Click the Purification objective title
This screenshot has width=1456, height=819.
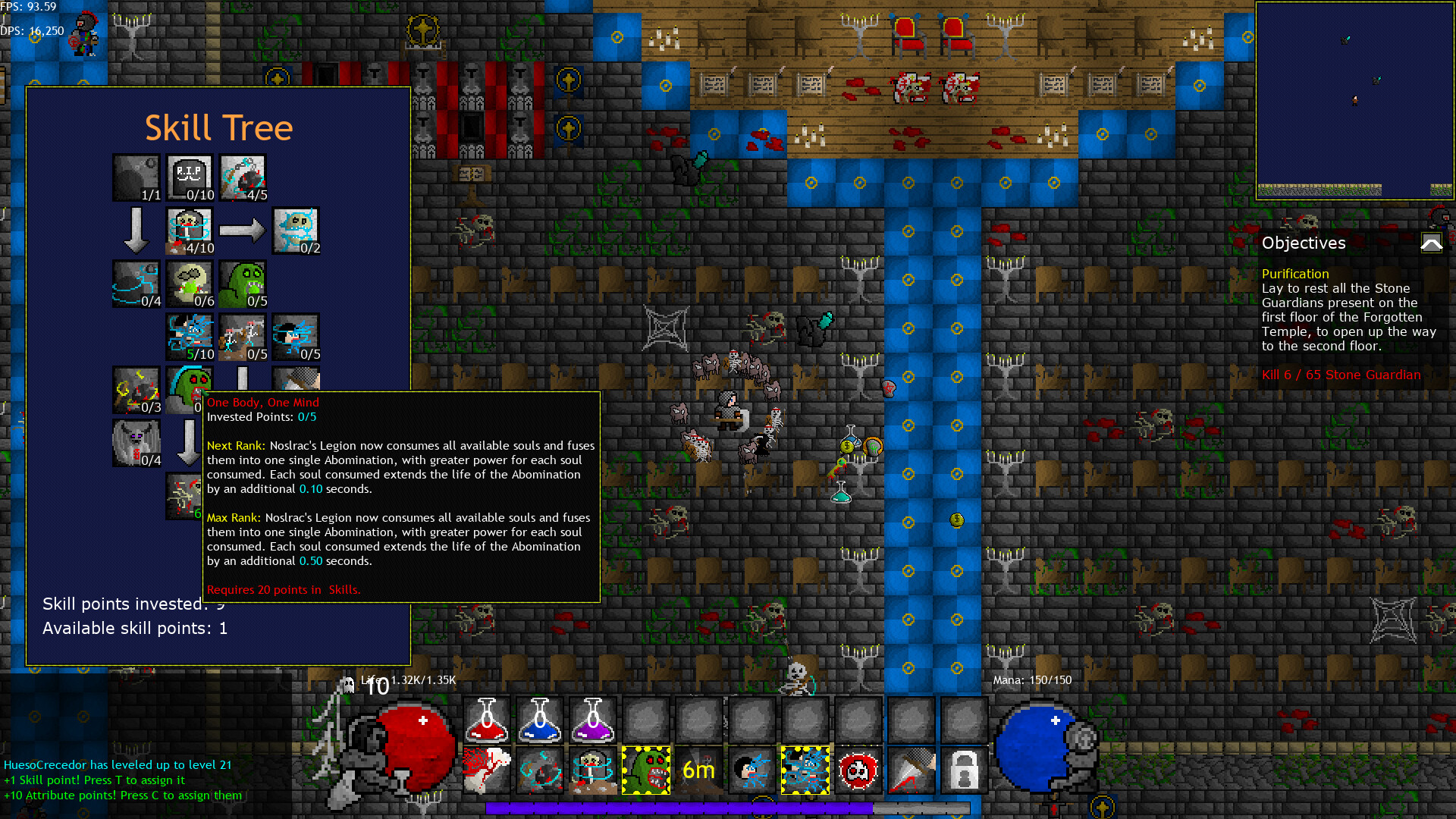1295,274
